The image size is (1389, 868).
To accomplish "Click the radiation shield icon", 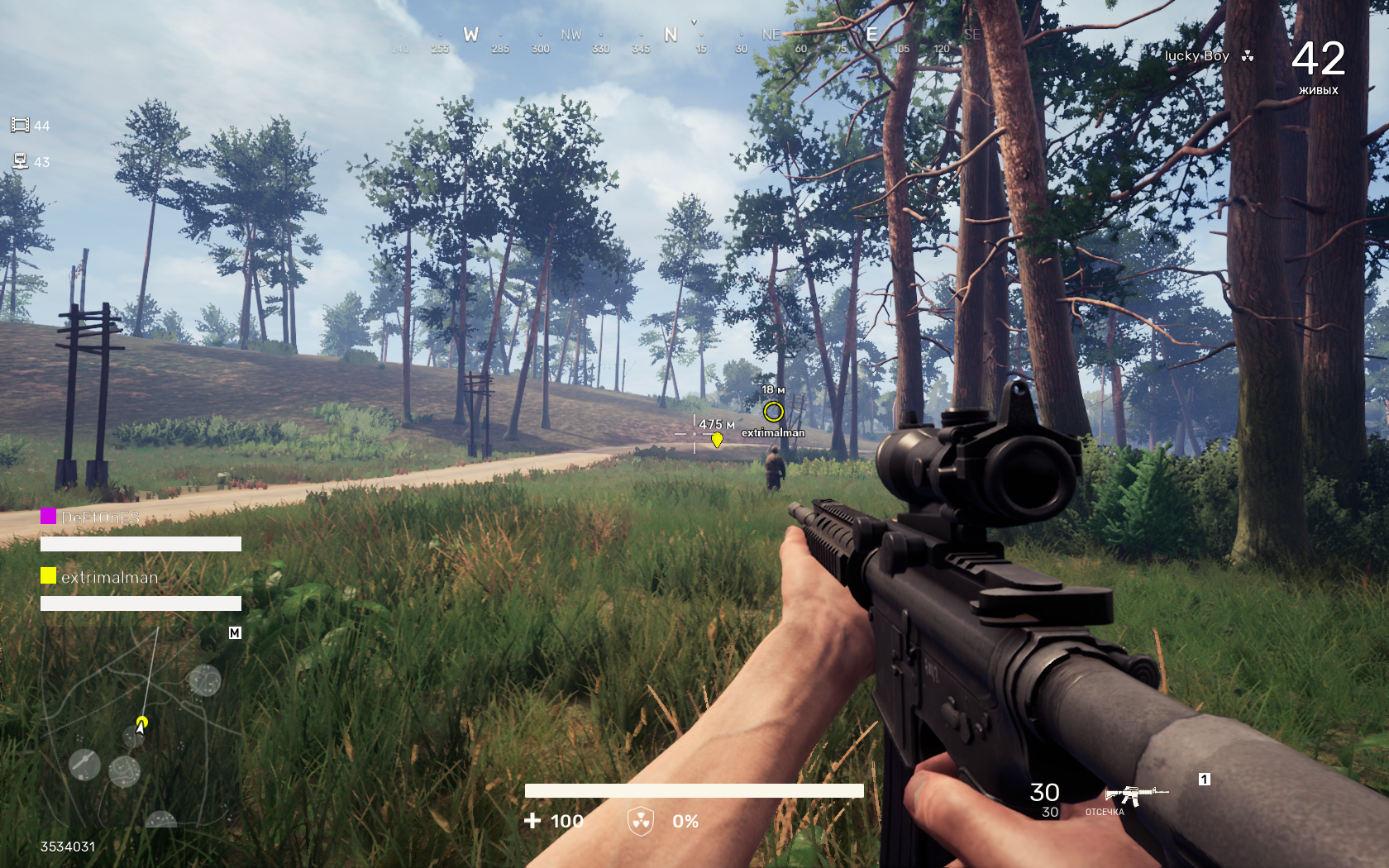I will pyautogui.click(x=641, y=821).
